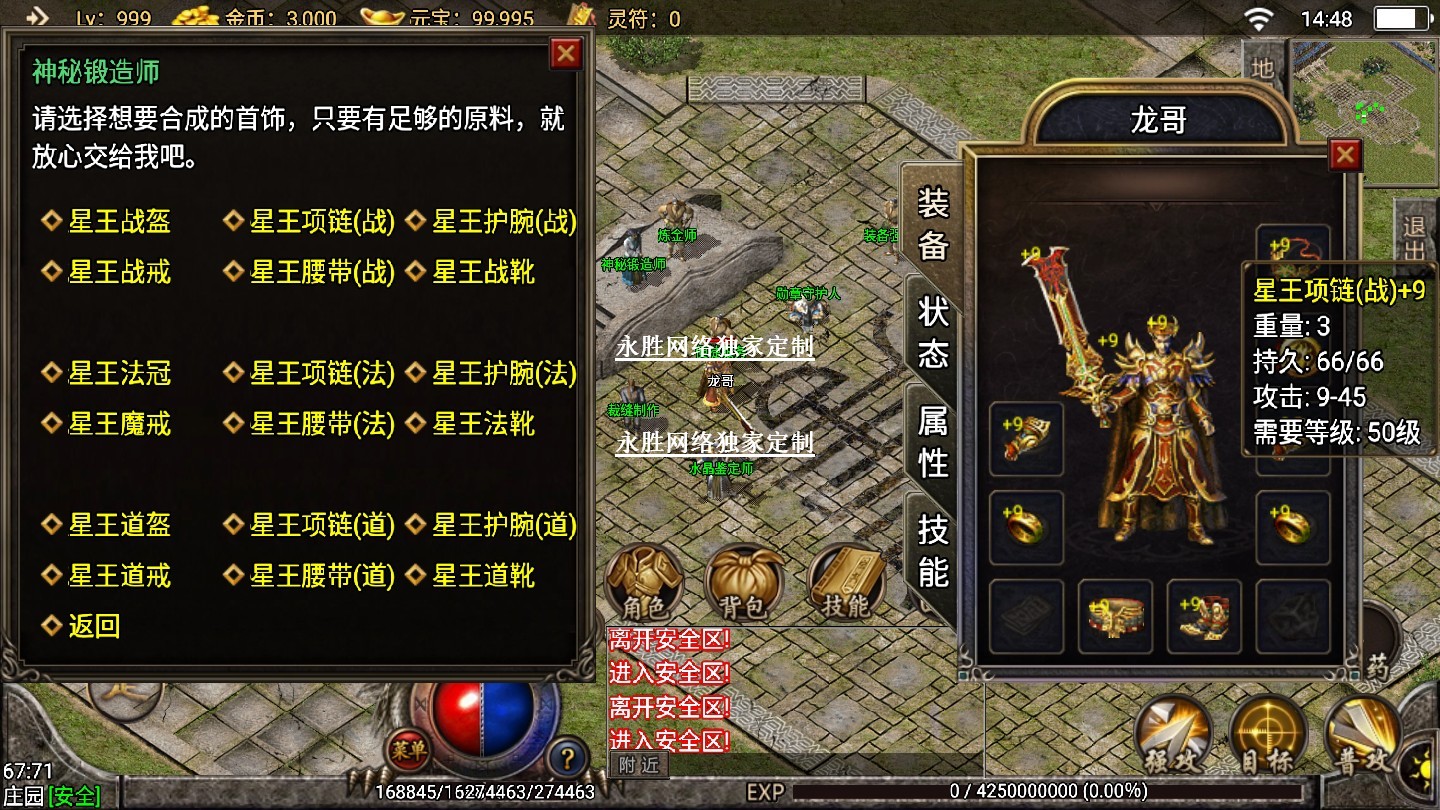1440x810 pixels.
Task: Show the 技能 tab
Action: coord(933,550)
